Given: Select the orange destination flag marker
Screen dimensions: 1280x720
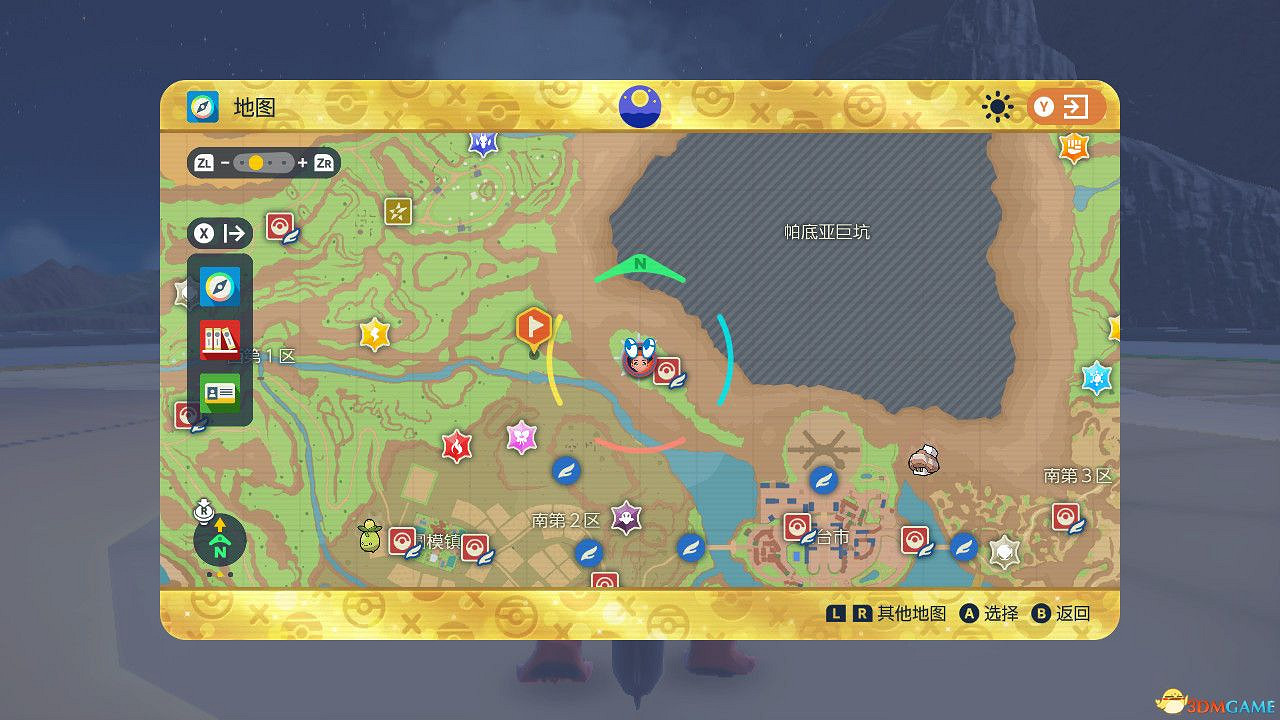Looking at the screenshot, I should [x=533, y=327].
